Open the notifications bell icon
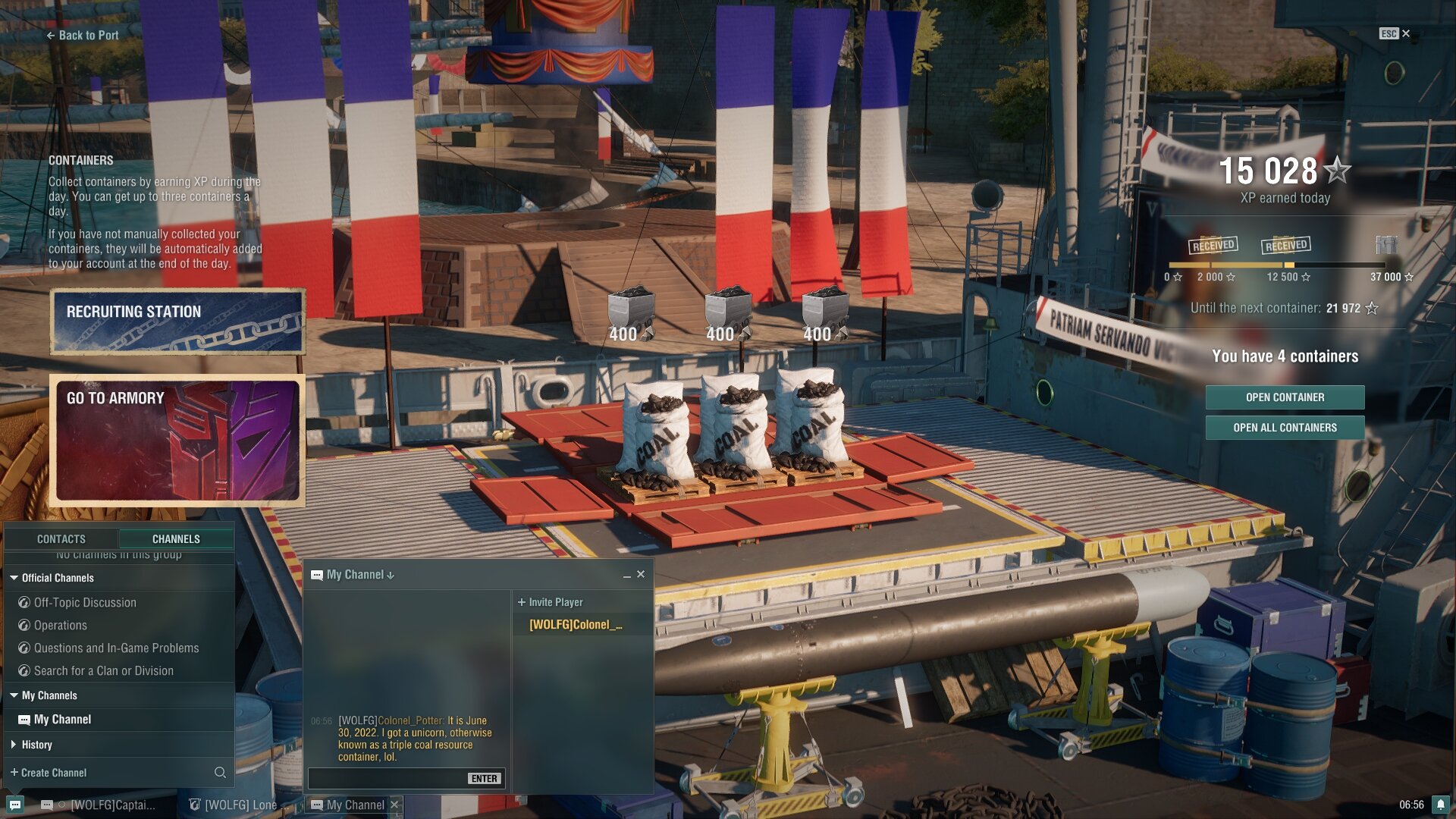 tap(1440, 805)
